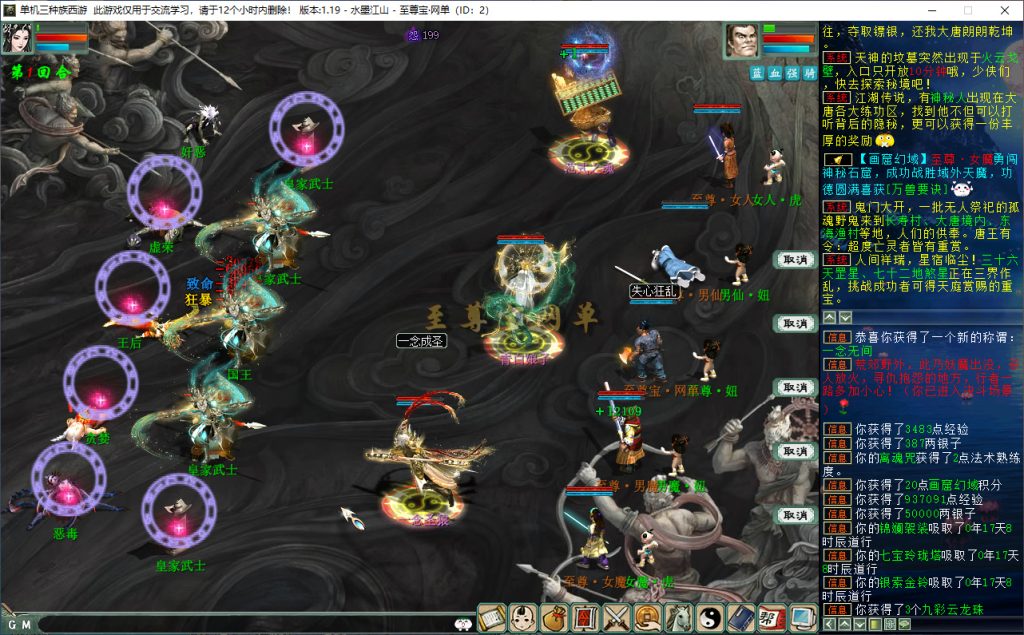
Task: Click the G button at bottom-left corner
Action: (x=11, y=625)
